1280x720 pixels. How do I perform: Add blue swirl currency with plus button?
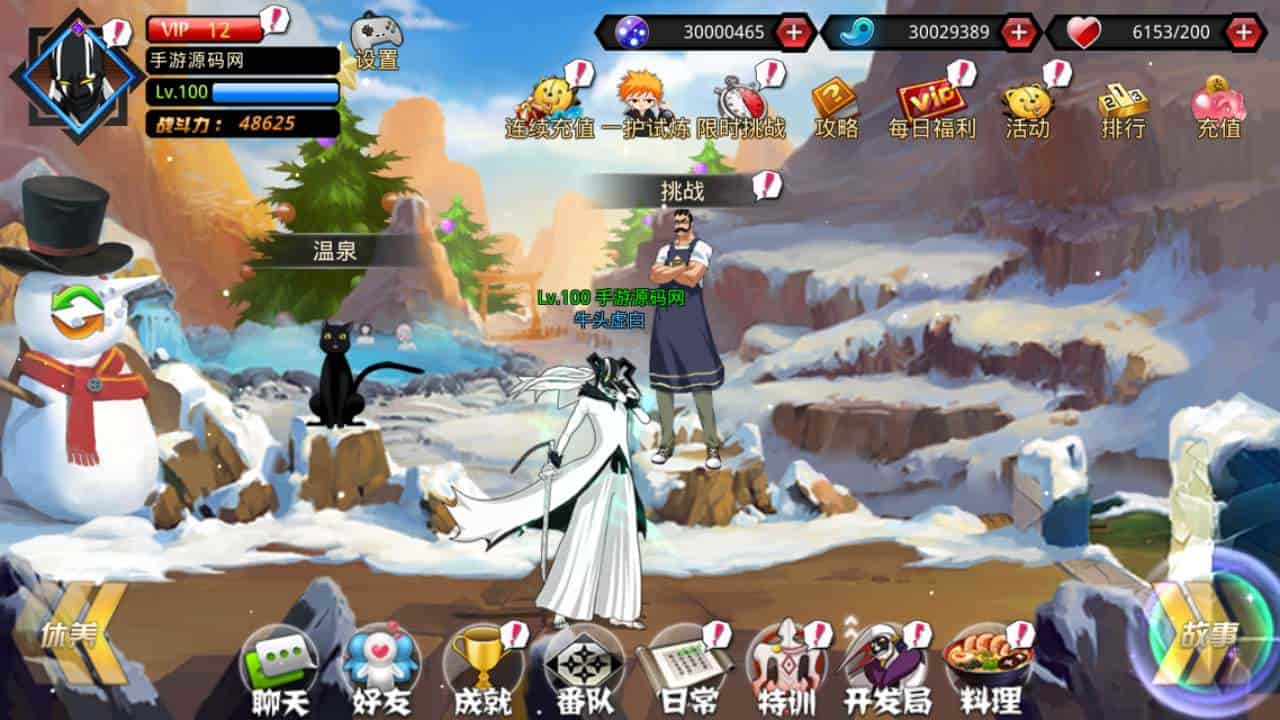pyautogui.click(x=1019, y=32)
